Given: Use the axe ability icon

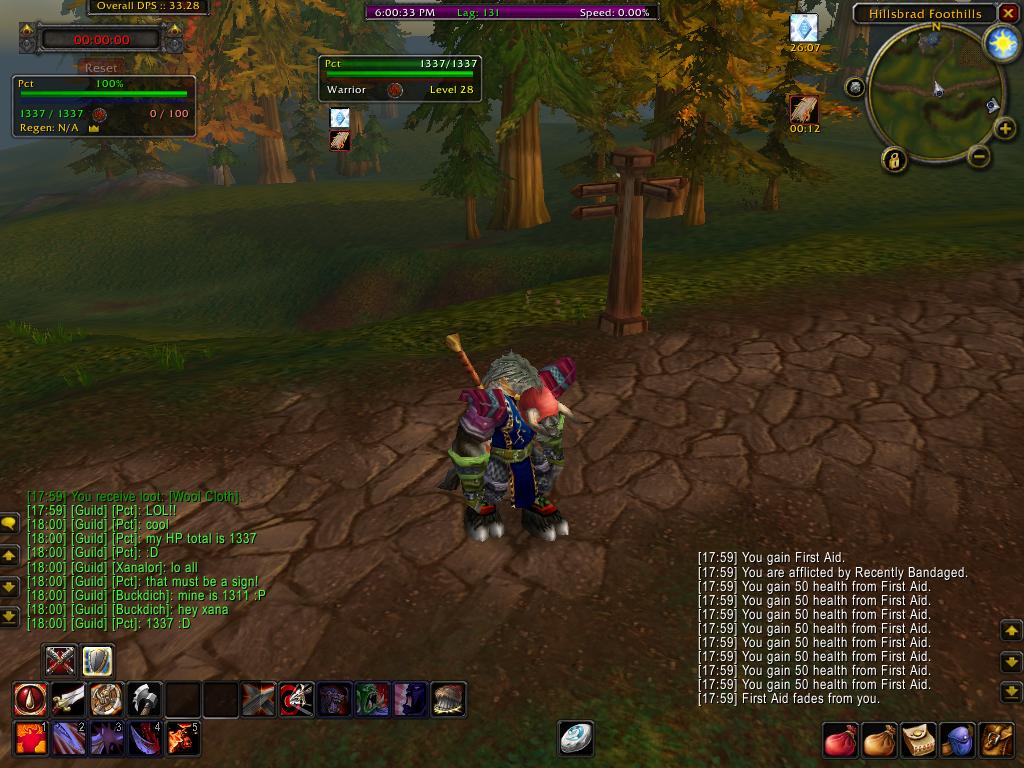Looking at the screenshot, I should click(x=145, y=699).
